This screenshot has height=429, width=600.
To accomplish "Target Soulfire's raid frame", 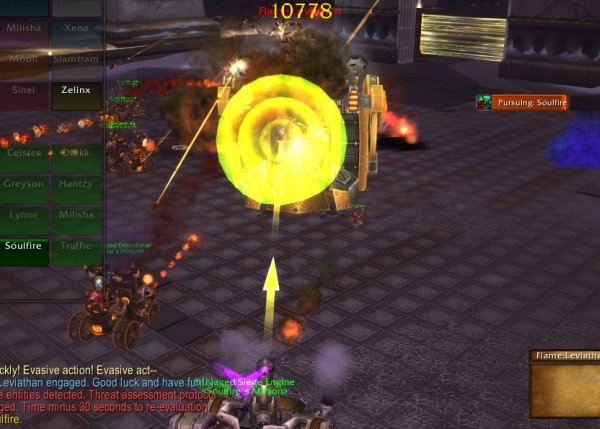I will coord(24,246).
